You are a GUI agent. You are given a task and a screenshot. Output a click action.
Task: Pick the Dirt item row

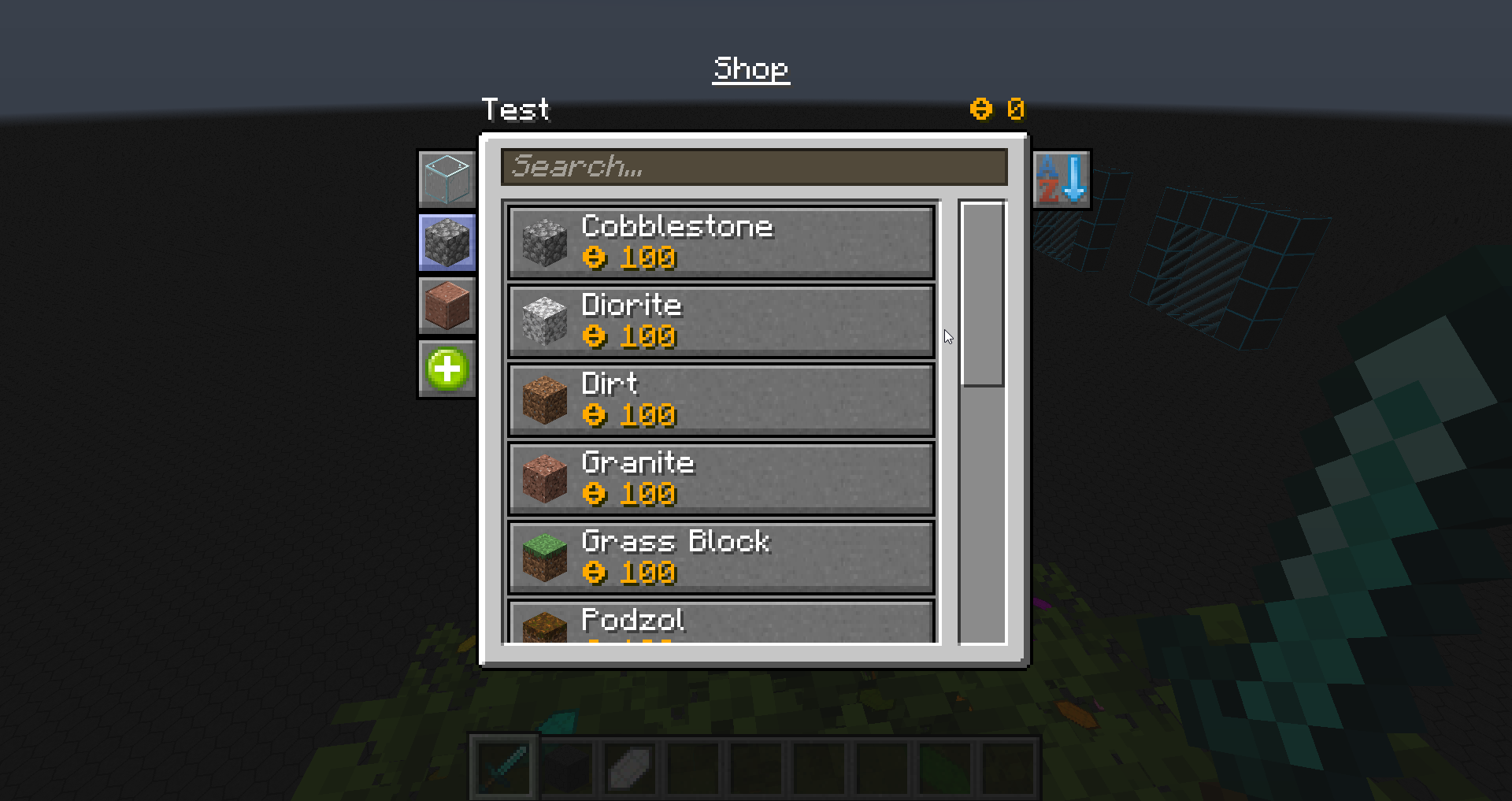[721, 400]
